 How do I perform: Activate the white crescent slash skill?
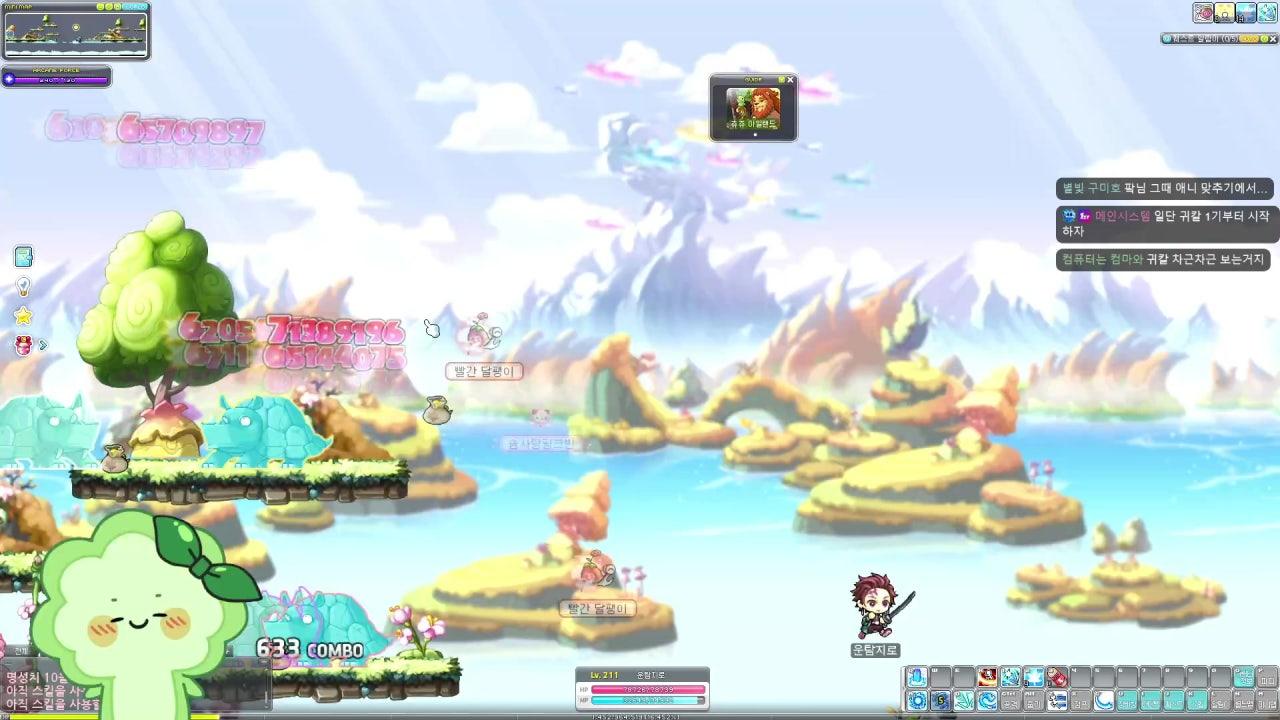pyautogui.click(x=1104, y=701)
